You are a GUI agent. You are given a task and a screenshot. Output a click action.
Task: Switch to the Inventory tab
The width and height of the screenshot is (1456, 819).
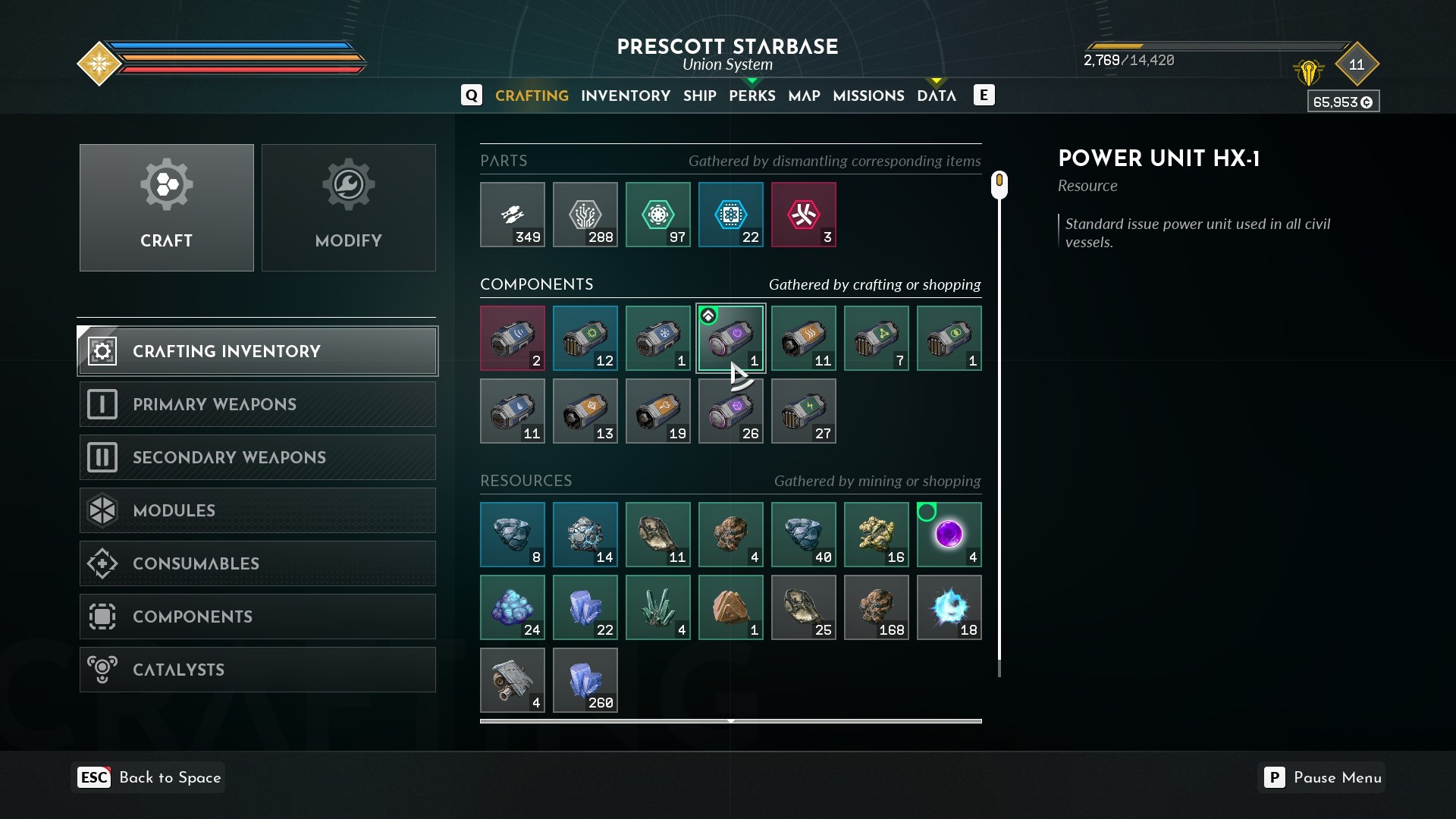(x=625, y=96)
